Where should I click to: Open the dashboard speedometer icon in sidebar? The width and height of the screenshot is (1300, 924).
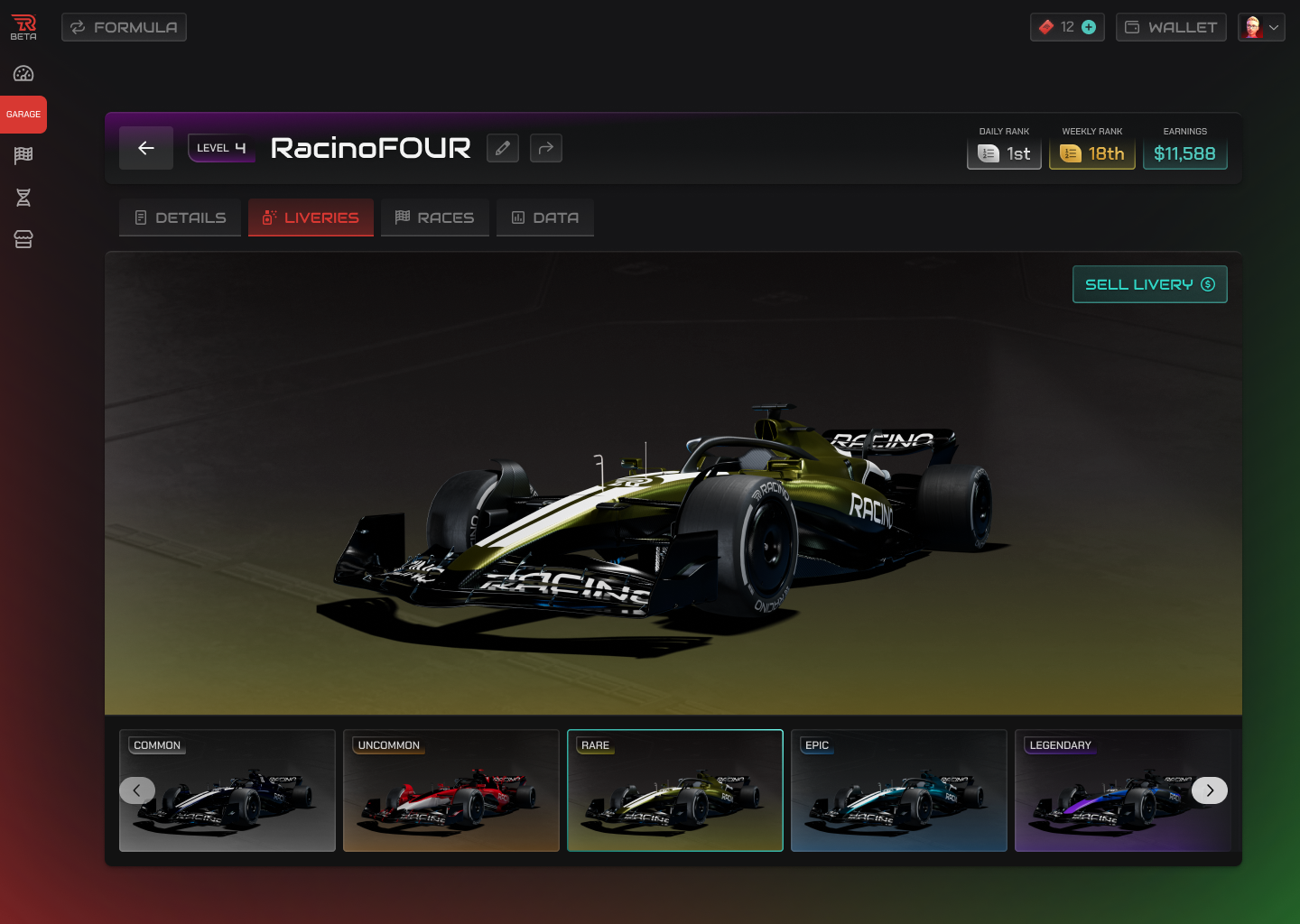click(23, 74)
